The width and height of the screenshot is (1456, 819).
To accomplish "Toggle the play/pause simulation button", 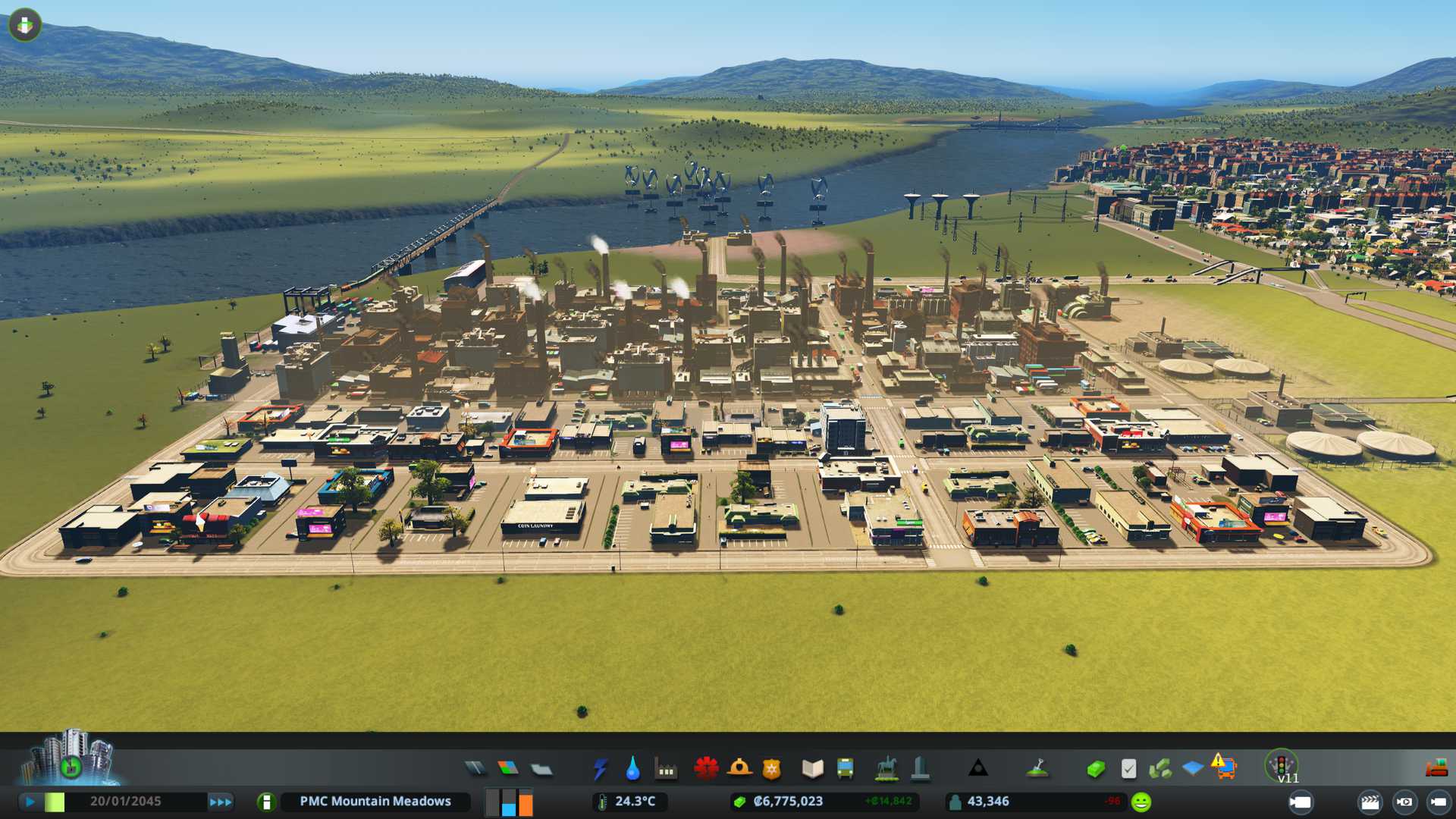I will pyautogui.click(x=30, y=802).
